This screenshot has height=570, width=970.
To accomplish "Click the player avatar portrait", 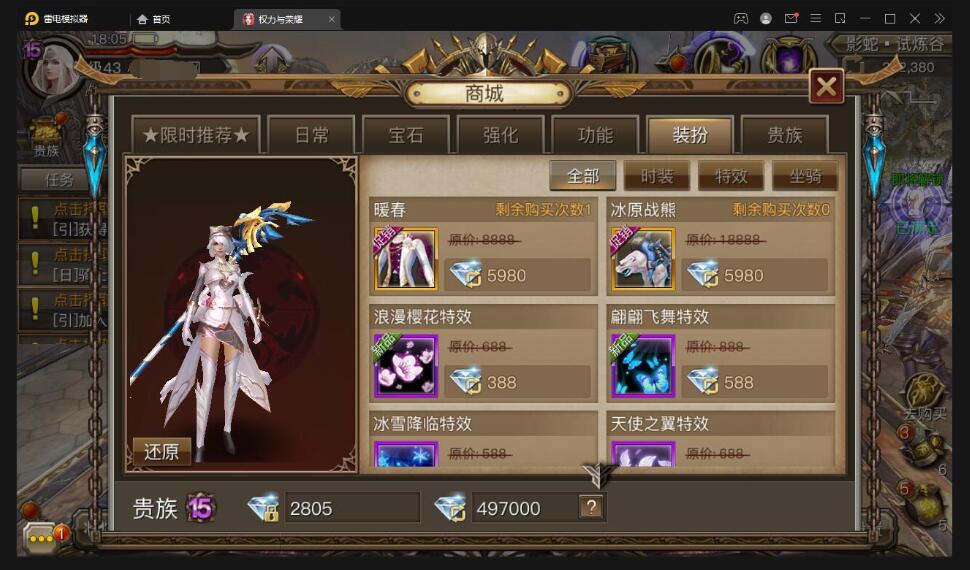I will 56,69.
